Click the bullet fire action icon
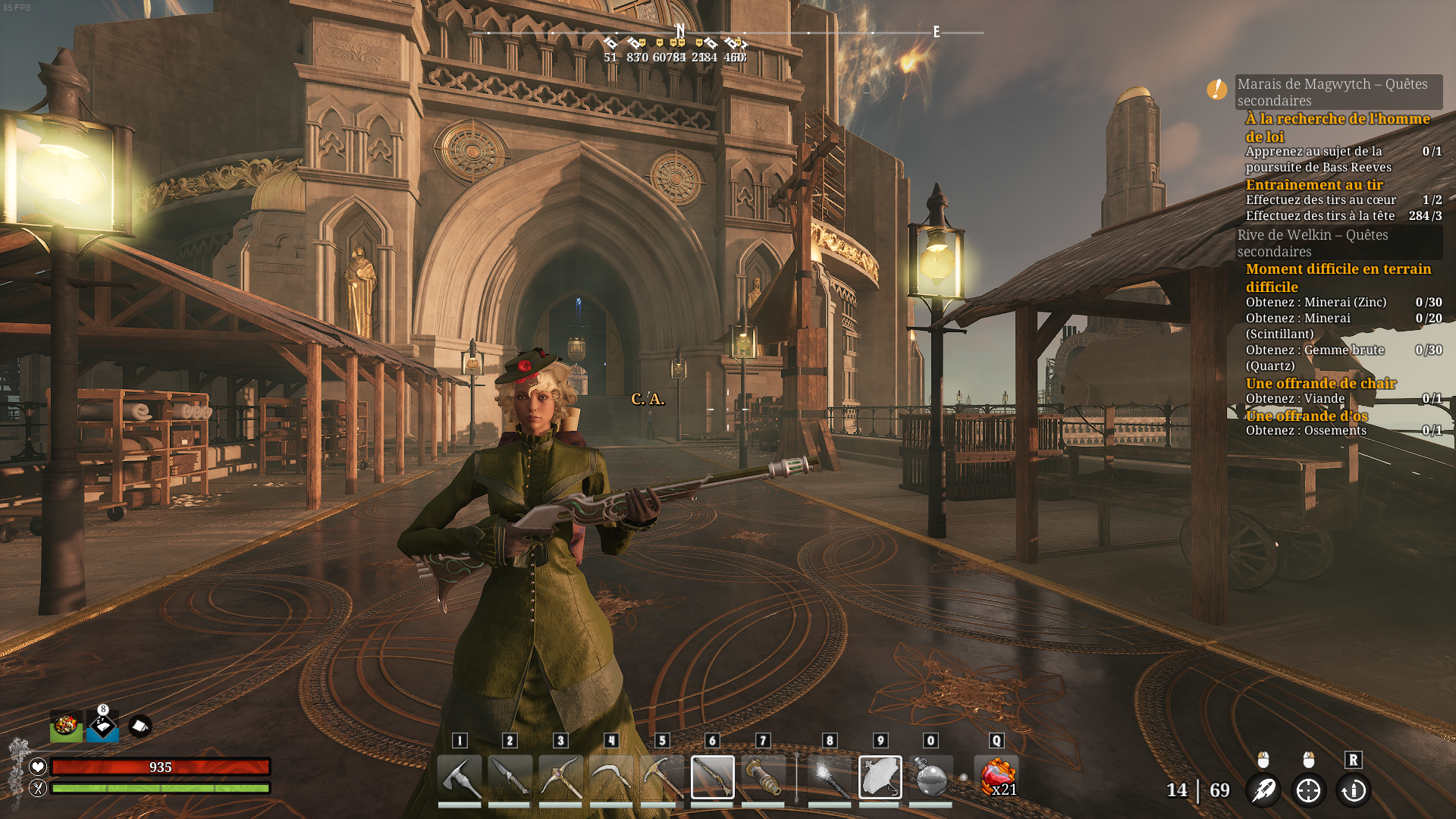The image size is (1456, 819). coord(1263,790)
